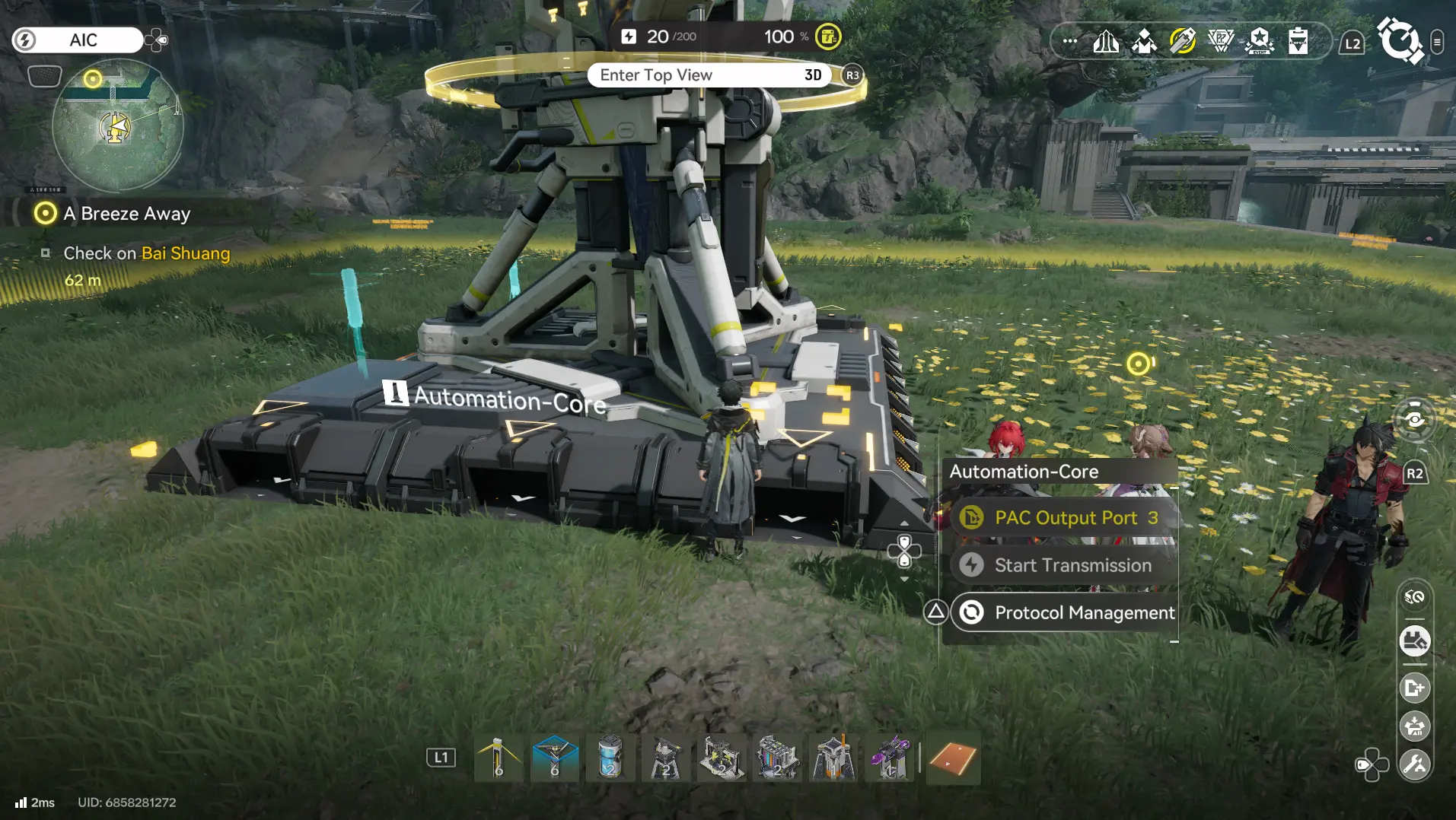
Task: Select the orange floor tile hotbar slot
Action: [952, 758]
